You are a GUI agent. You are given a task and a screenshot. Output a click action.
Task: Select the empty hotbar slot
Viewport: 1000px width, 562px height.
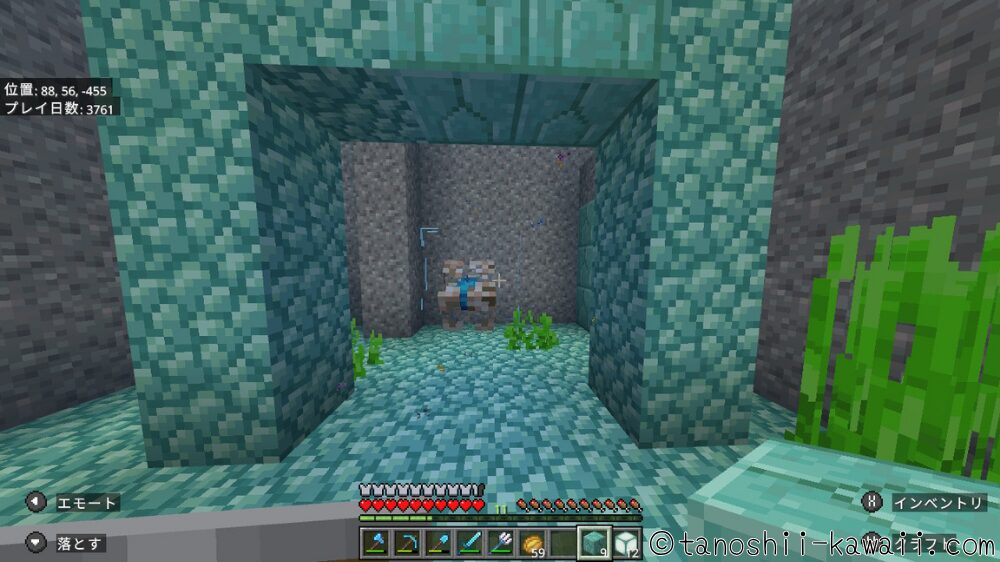click(562, 543)
